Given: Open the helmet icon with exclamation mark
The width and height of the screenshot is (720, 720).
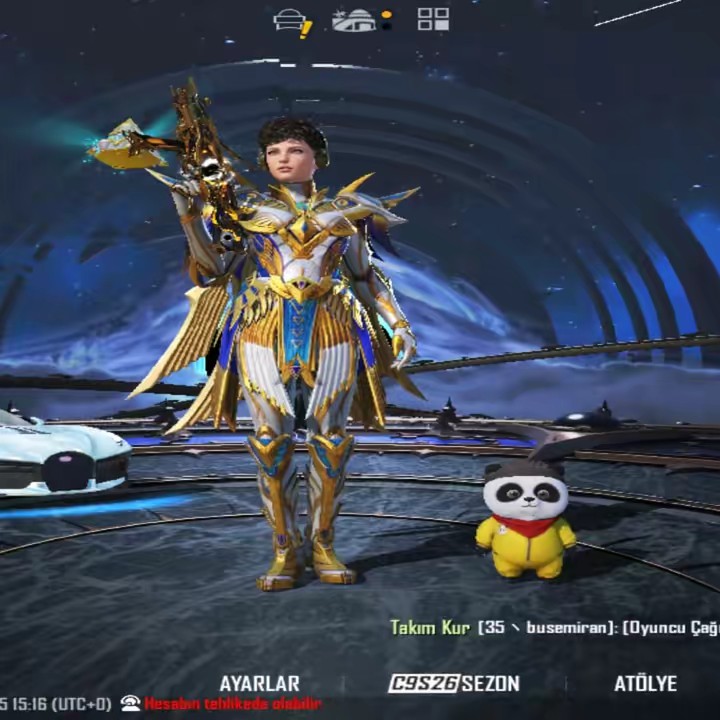Looking at the screenshot, I should [292, 21].
